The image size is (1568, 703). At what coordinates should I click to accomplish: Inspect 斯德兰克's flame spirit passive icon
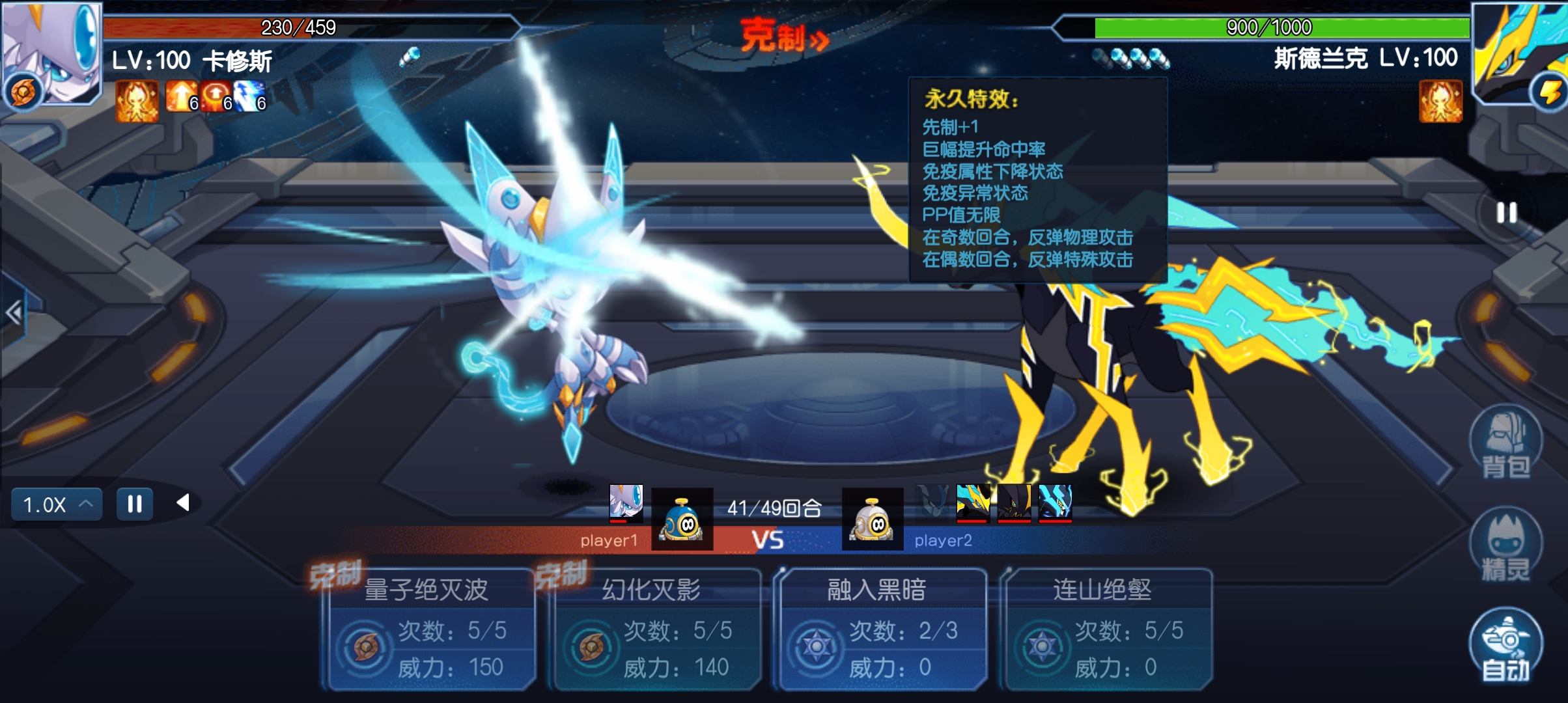1440,101
